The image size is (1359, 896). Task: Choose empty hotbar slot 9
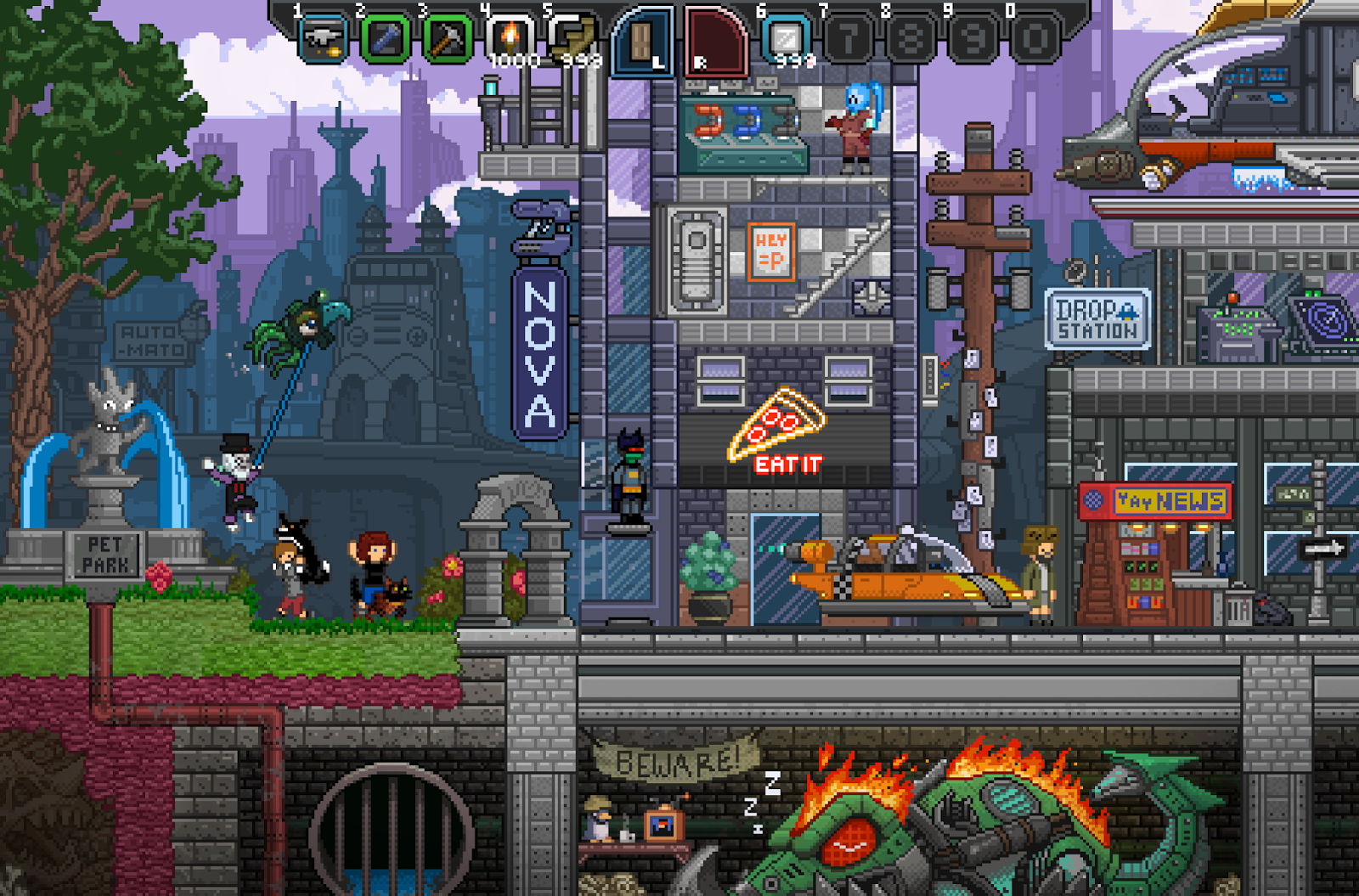(972, 39)
